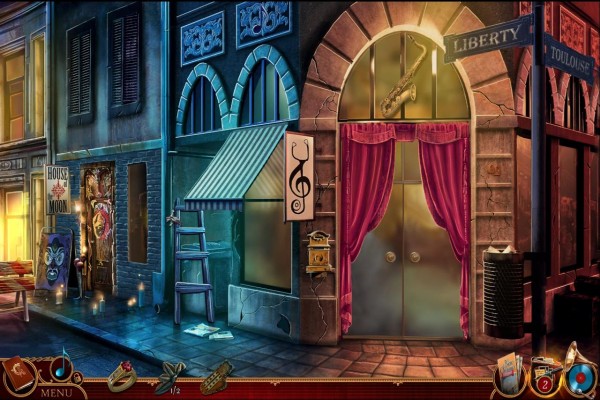Select the ruby ring inventory item
The height and width of the screenshot is (400, 600).
pos(122,375)
